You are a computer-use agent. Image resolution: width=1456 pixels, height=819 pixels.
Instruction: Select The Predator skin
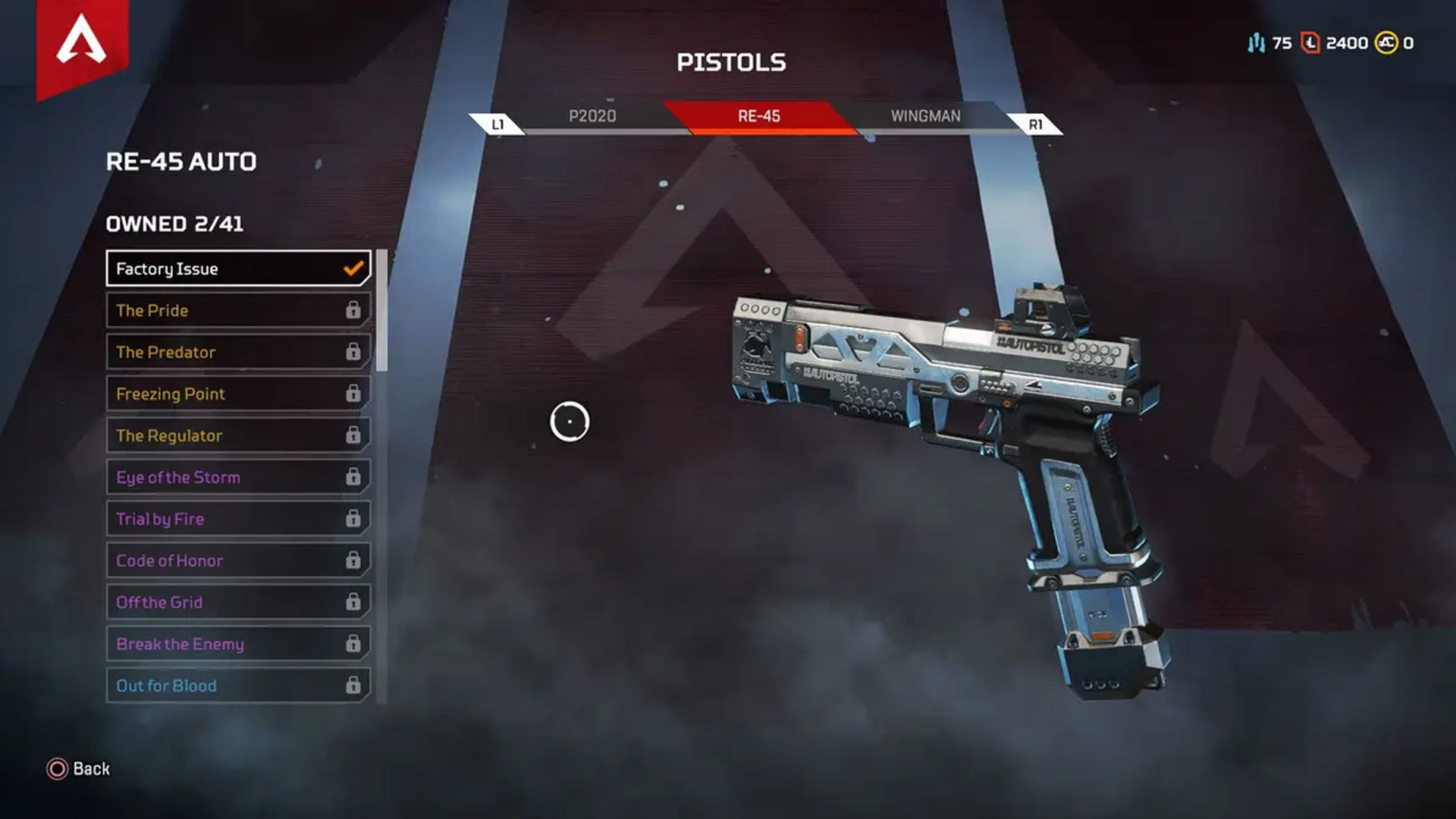click(238, 352)
